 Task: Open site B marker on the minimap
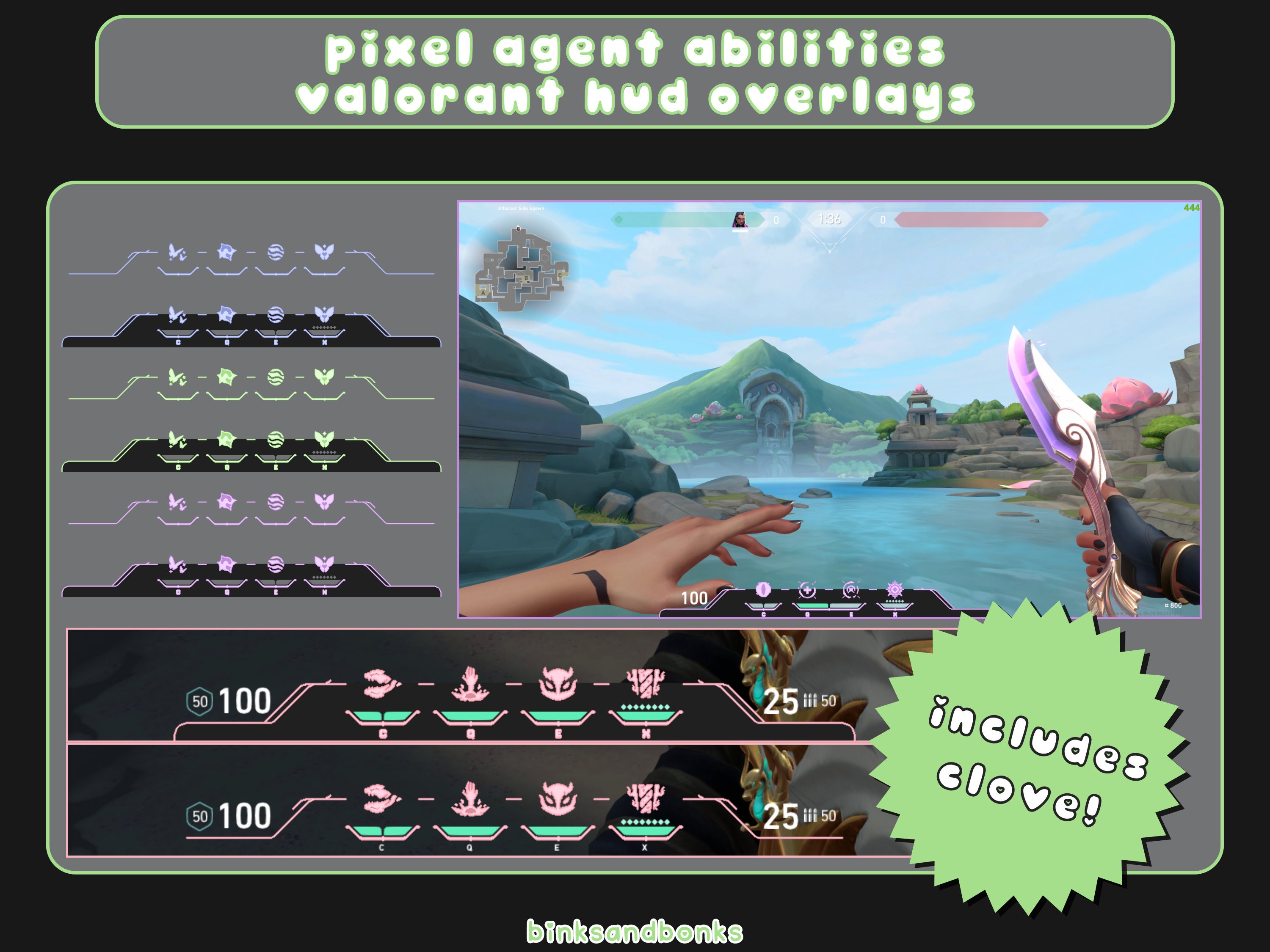pyautogui.click(x=527, y=279)
